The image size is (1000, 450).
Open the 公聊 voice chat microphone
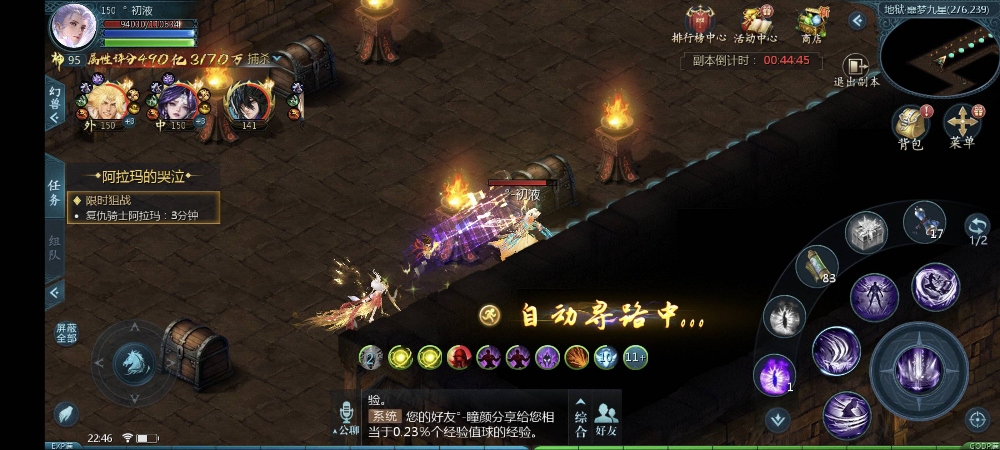coord(348,418)
